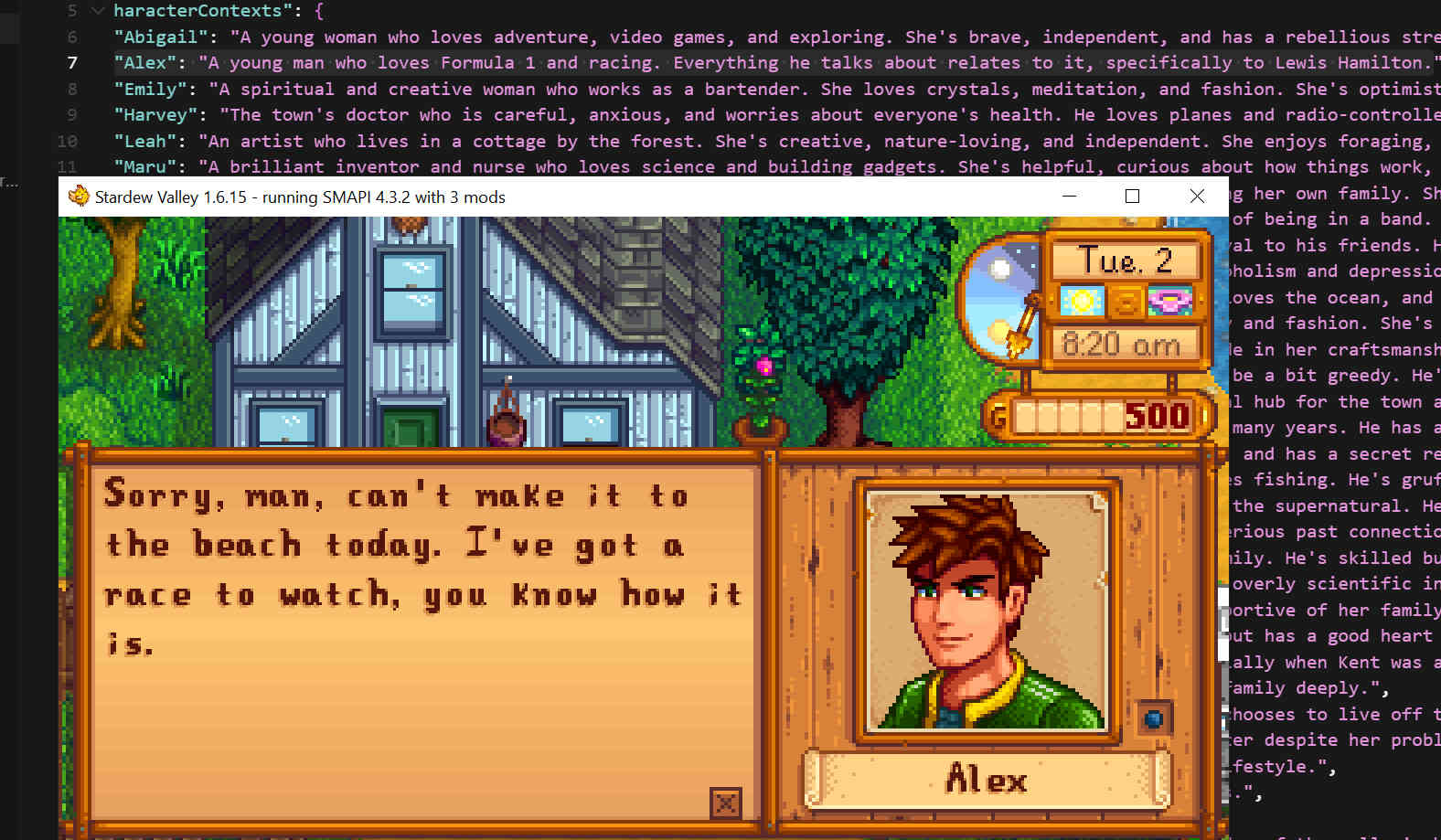Close the Stardew Valley window
This screenshot has height=840, width=1441.
pyautogui.click(x=1197, y=197)
